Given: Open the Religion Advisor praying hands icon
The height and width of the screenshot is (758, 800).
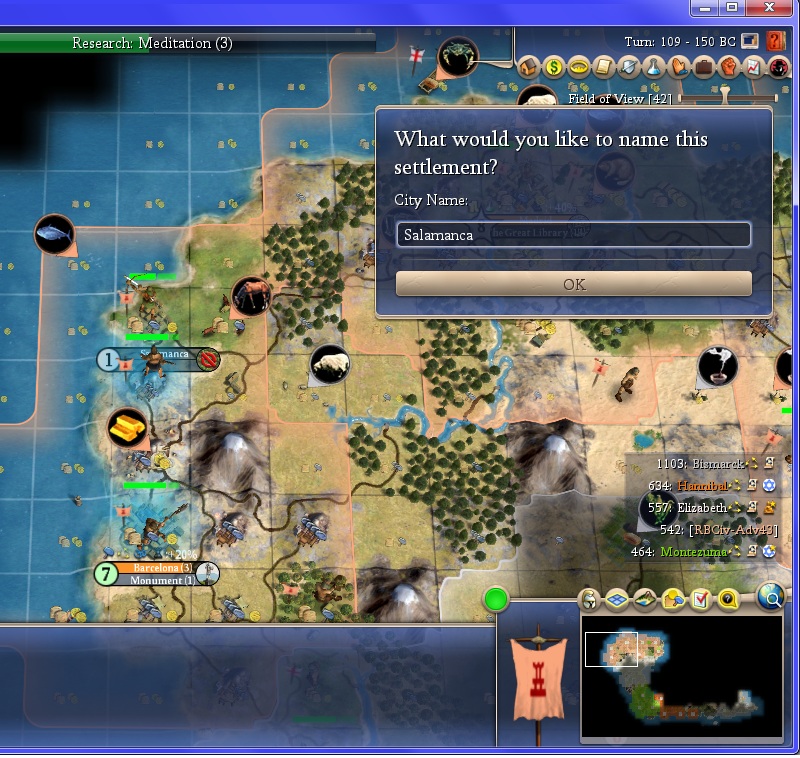Looking at the screenshot, I should click(678, 68).
